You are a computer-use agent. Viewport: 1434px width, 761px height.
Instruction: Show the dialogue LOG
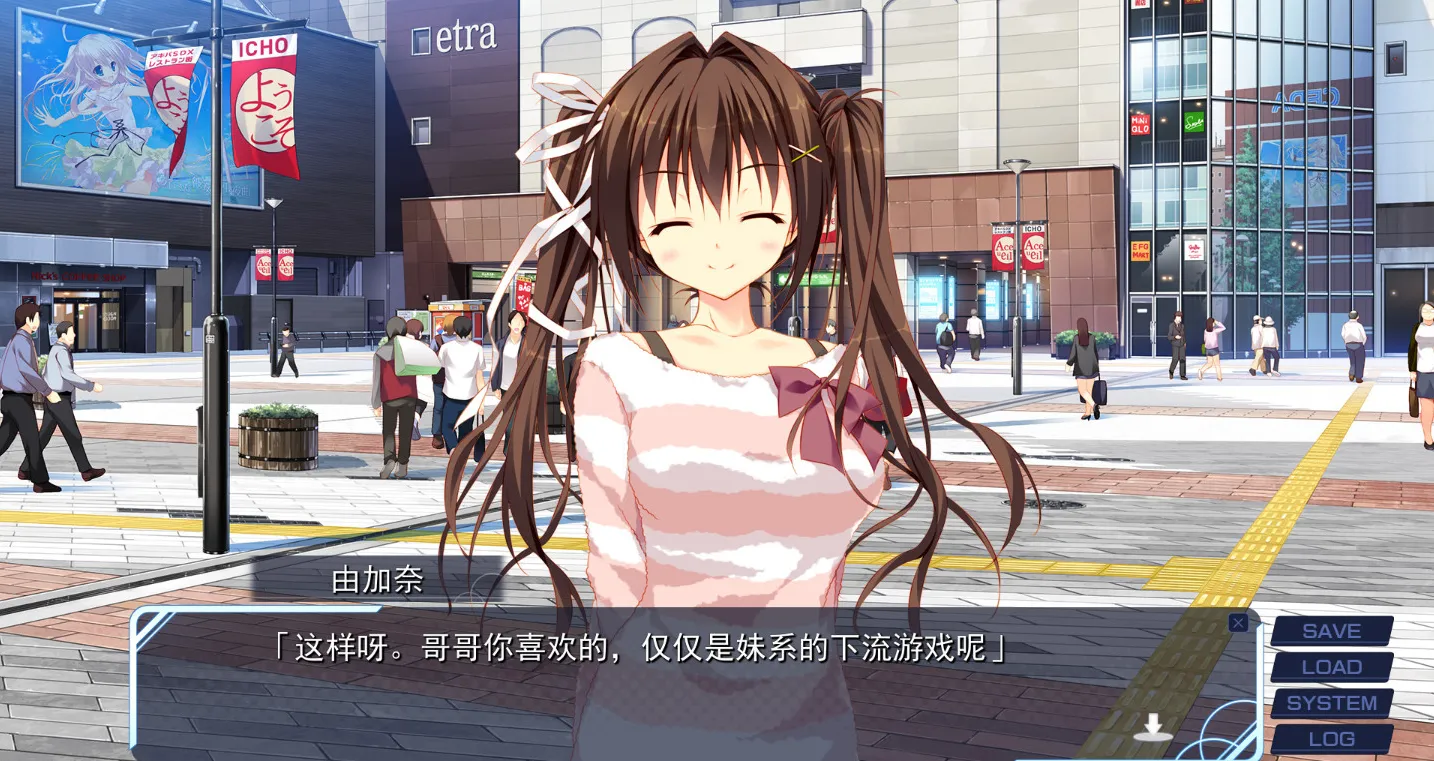point(1331,739)
